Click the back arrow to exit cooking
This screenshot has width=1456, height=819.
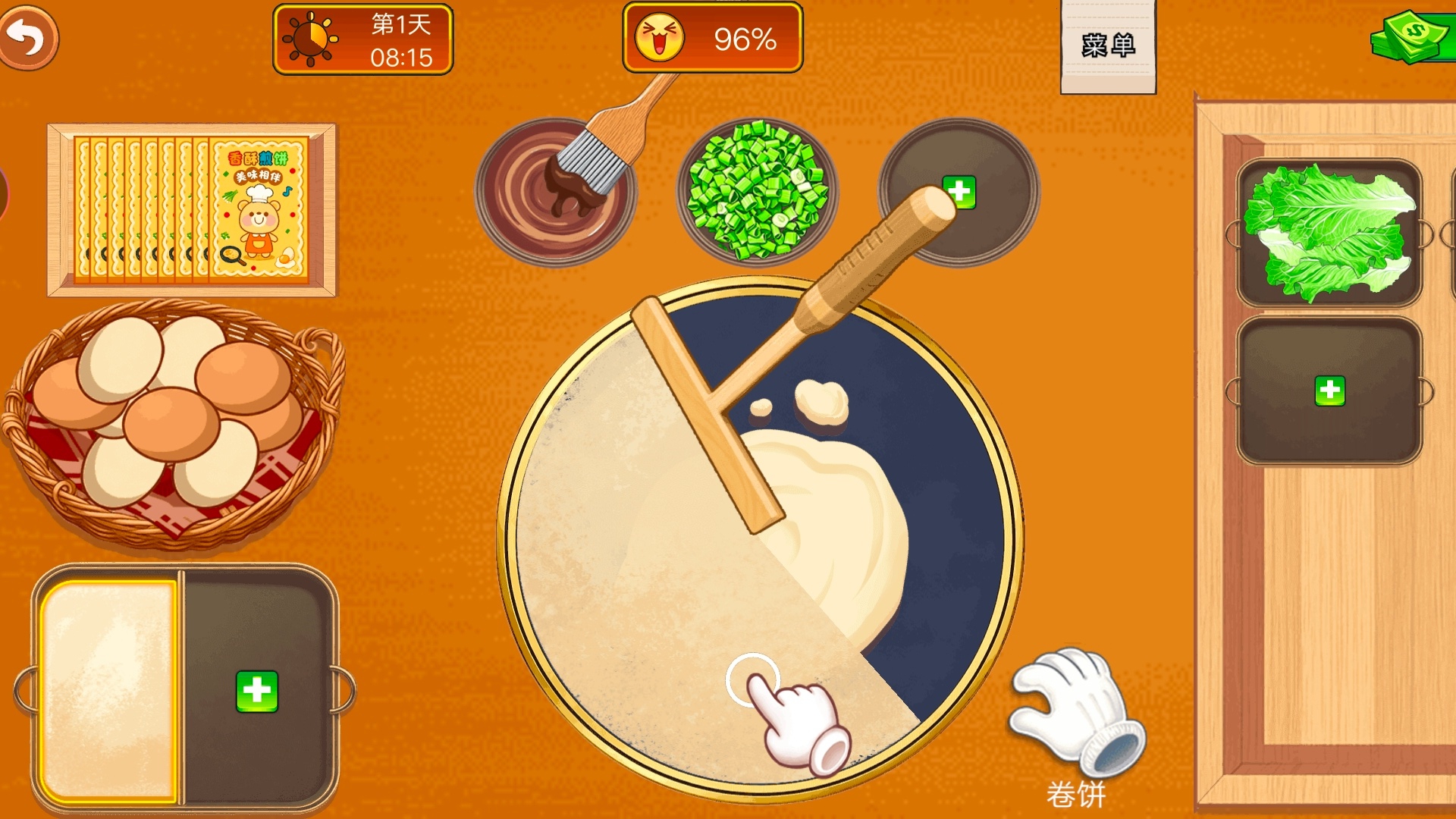[30, 36]
